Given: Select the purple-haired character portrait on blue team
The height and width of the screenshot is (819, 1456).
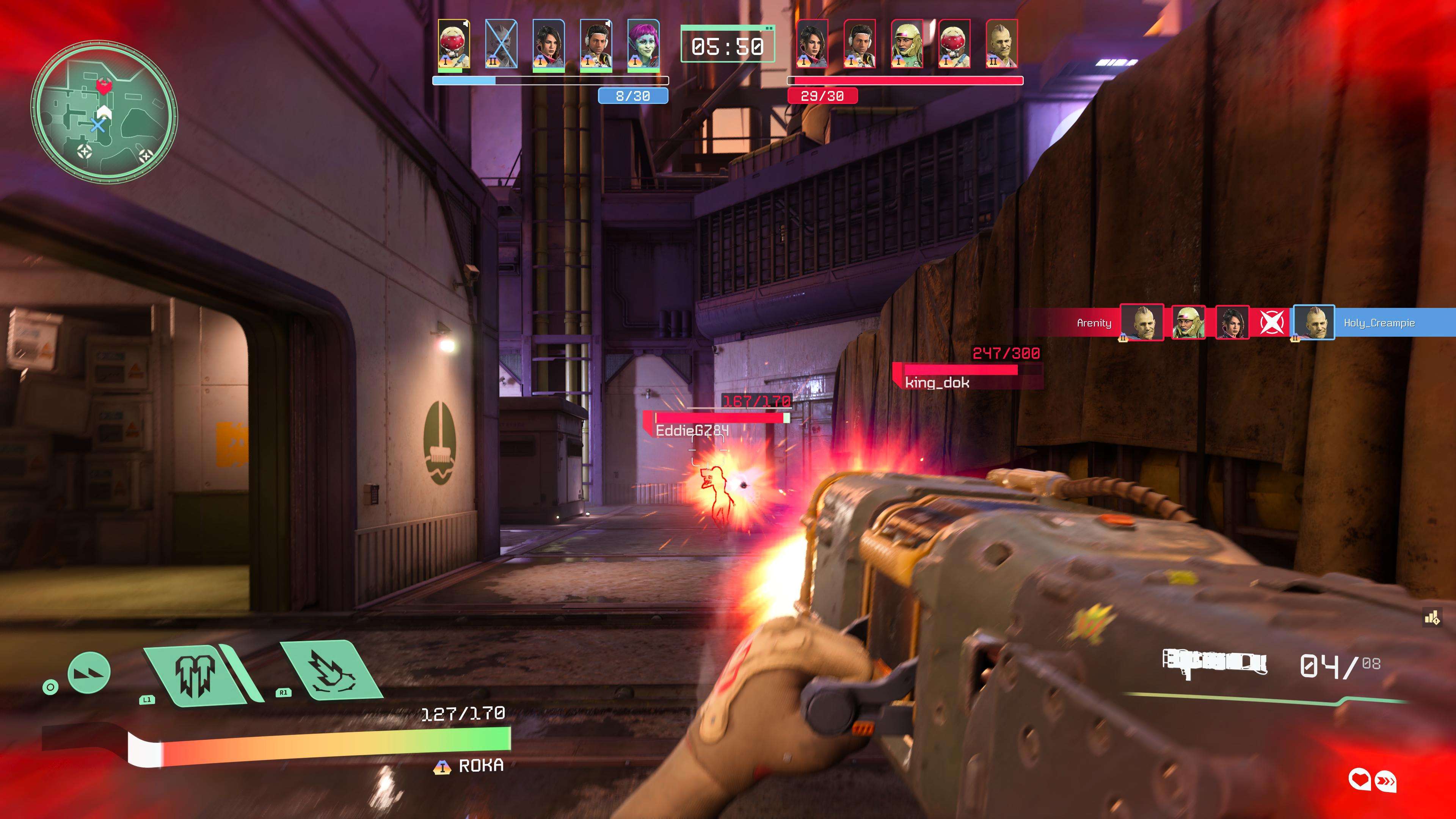Looking at the screenshot, I should tap(643, 45).
